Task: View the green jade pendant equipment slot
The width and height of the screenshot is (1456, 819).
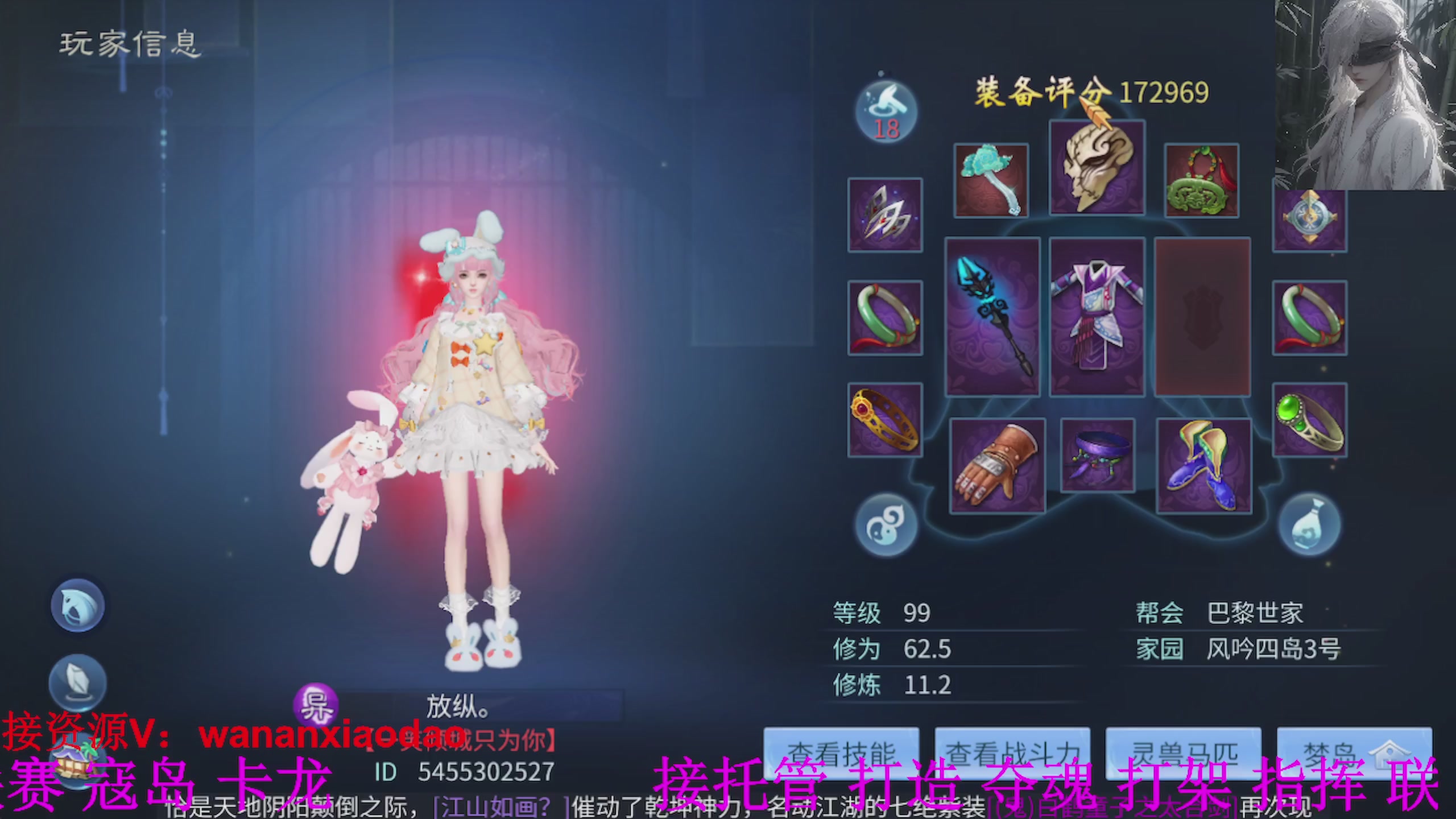Action: 1202,179
